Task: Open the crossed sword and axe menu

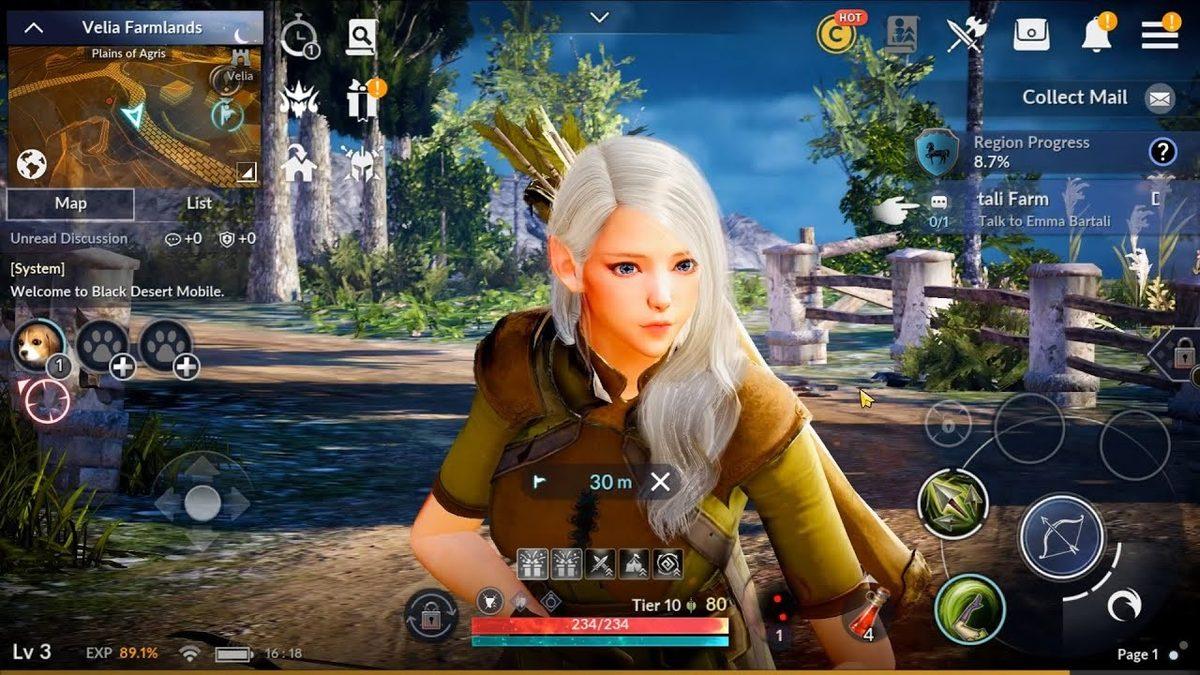Action: [966, 34]
